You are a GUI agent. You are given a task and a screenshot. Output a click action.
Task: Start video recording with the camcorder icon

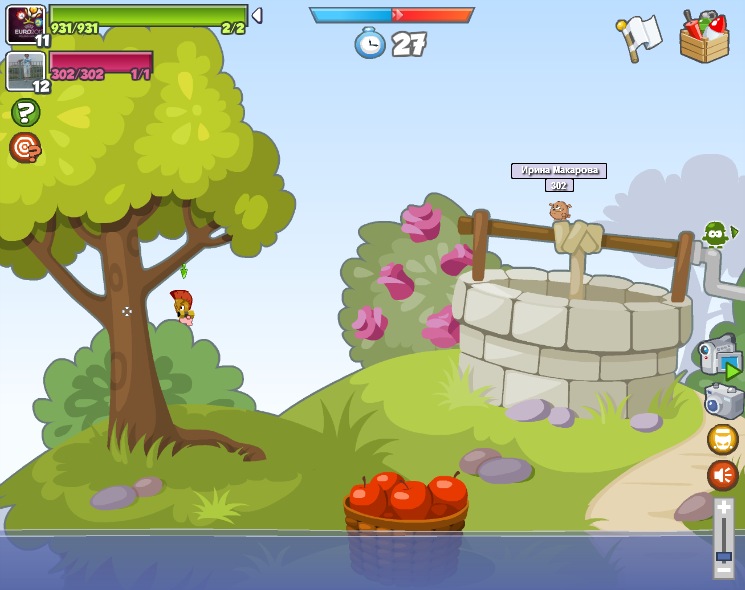(718, 355)
